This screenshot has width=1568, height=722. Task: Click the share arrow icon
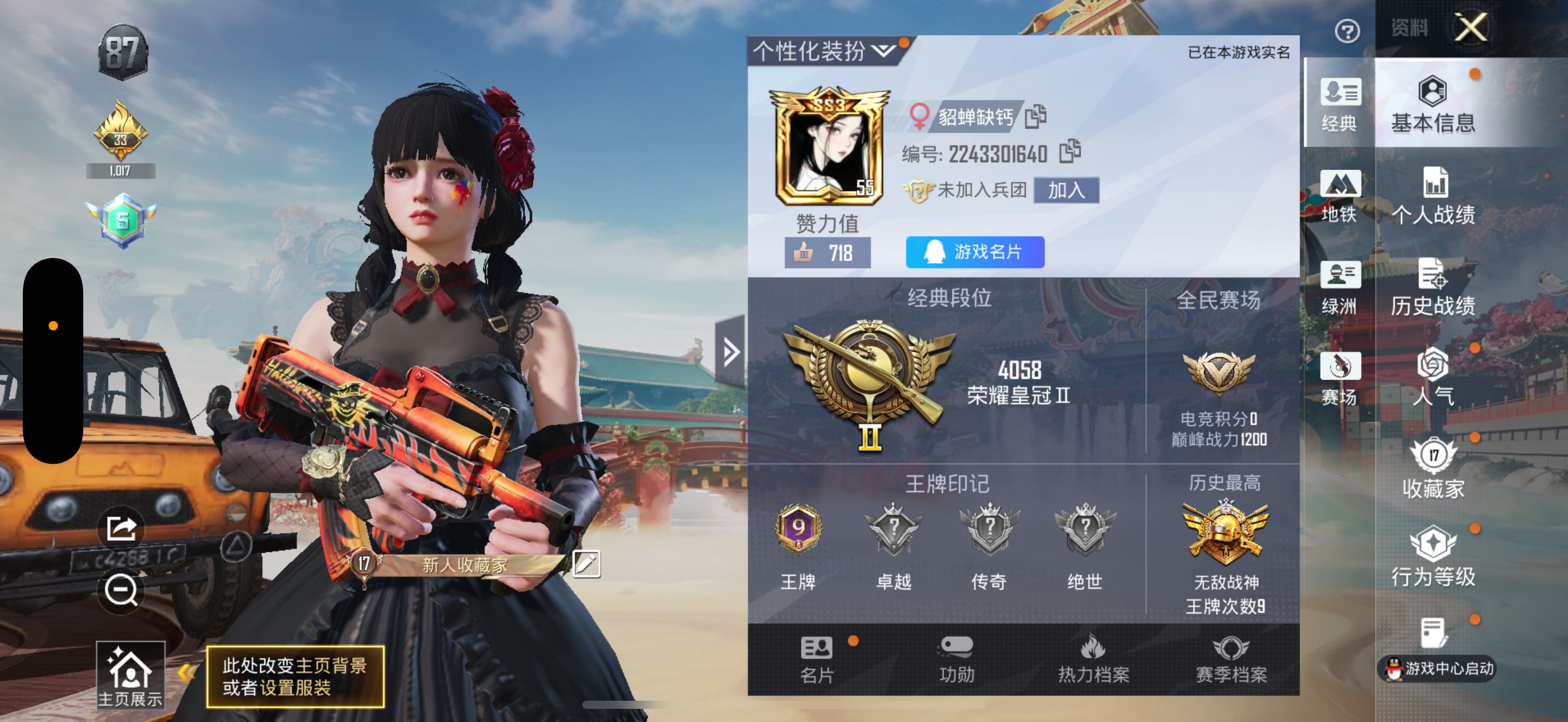coord(121,528)
